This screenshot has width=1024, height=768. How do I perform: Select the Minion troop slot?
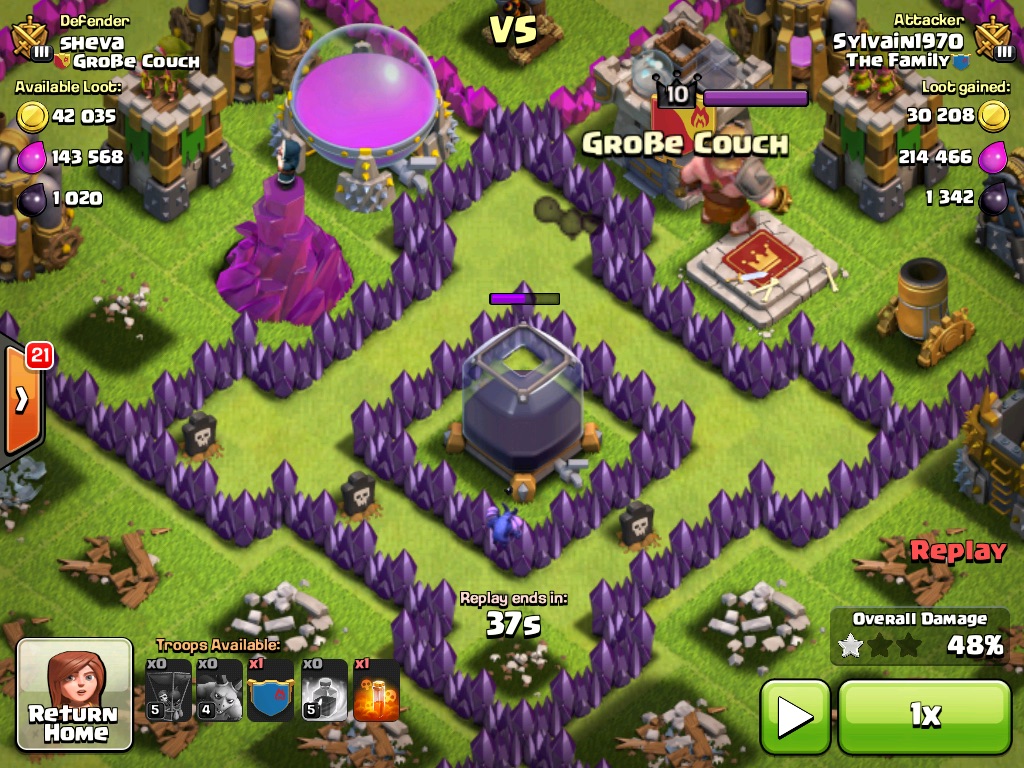[219, 690]
